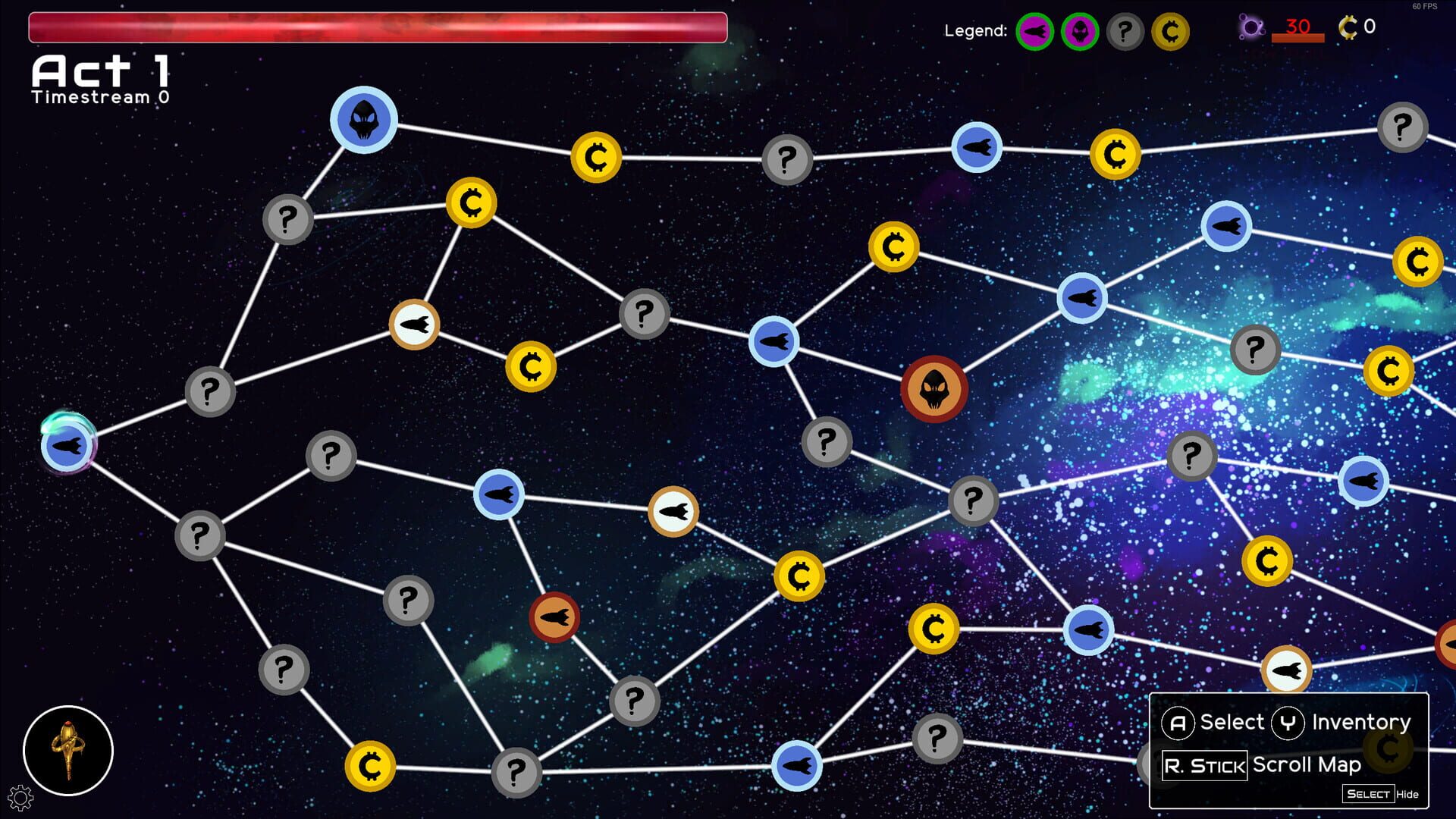This screenshot has width=1456, height=819.
Task: Open the white-bordered ship event node center-left
Action: point(414,324)
